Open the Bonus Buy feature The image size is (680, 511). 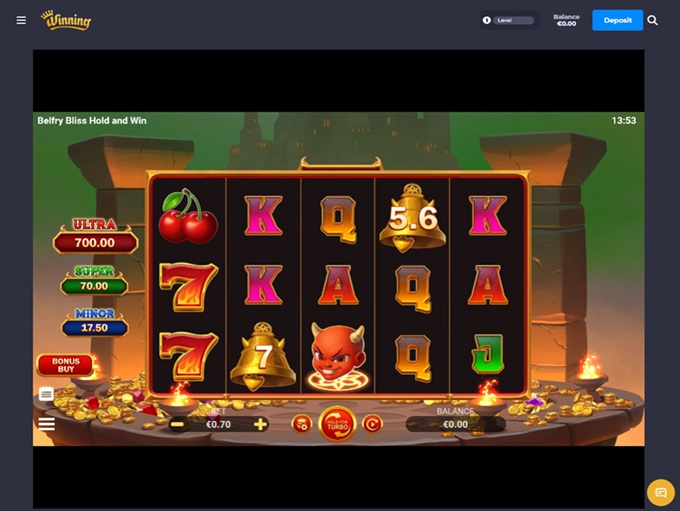tap(65, 365)
